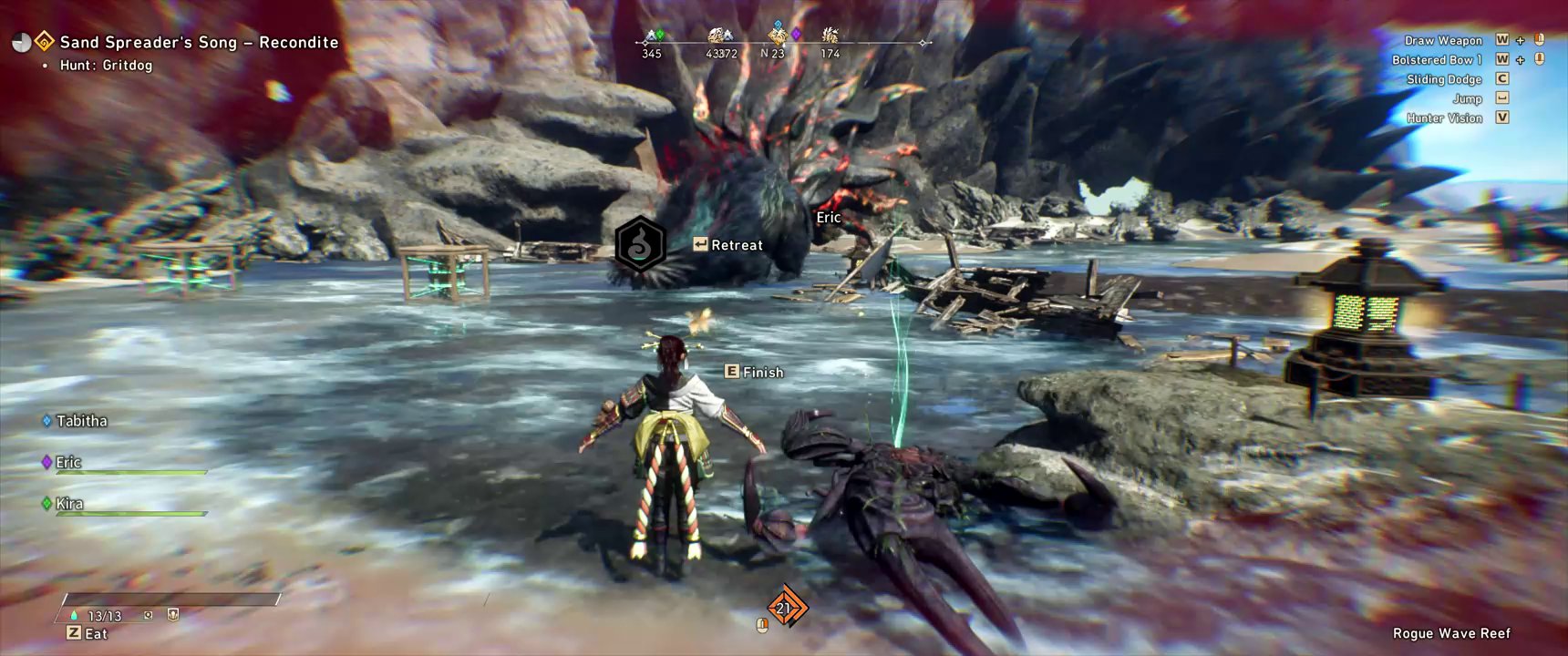This screenshot has width=1568, height=656.
Task: Select the teal droplet item showing 13/13
Action: click(75, 616)
